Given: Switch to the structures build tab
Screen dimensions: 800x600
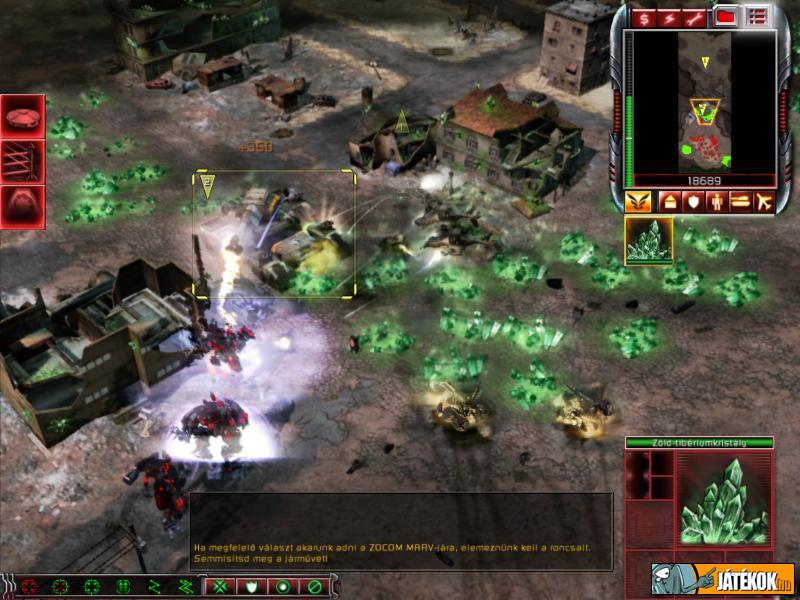Looking at the screenshot, I should tap(667, 202).
